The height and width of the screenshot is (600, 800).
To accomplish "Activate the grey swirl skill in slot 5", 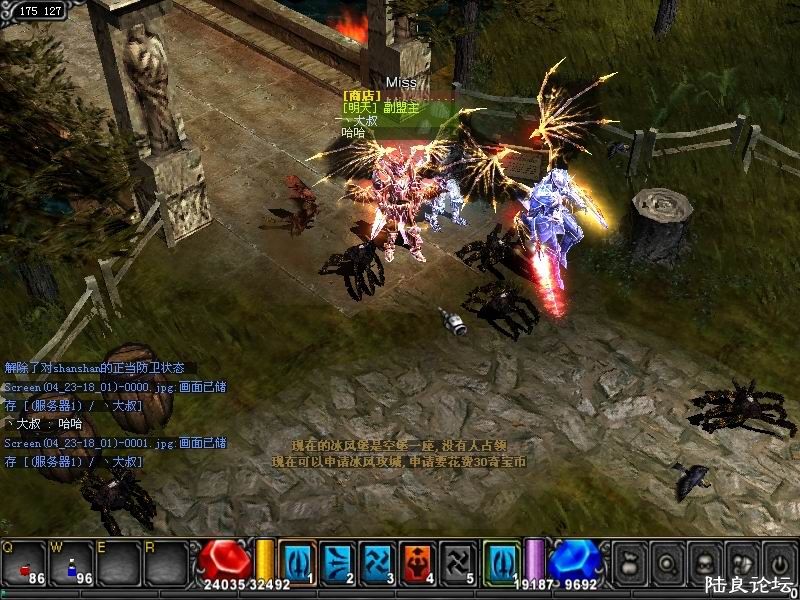I will 459,561.
